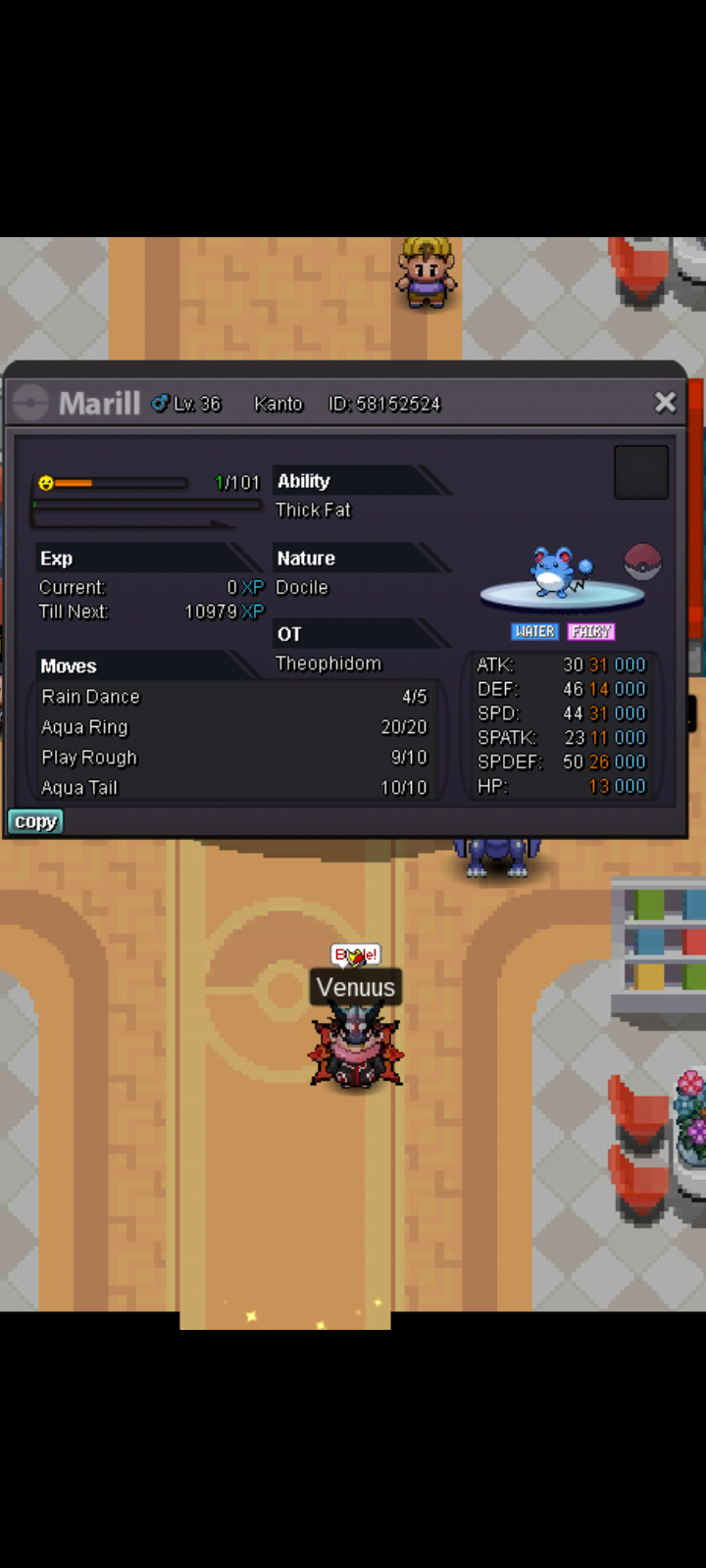Viewport: 706px width, 1568px height.
Task: Click the Poké Ball icon beside Marill
Action: 643,563
